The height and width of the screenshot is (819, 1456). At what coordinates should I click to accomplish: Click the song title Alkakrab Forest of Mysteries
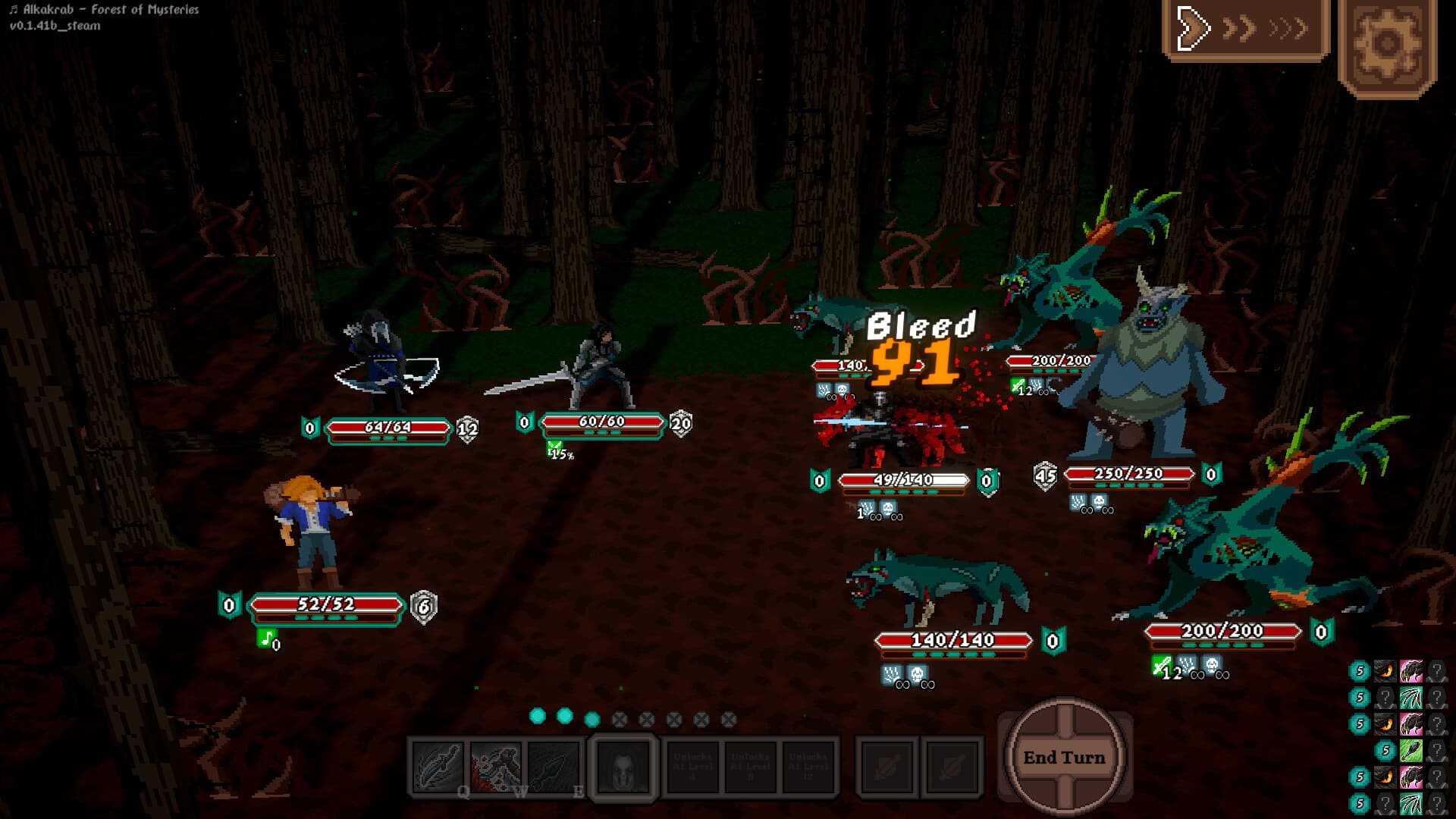pos(106,11)
